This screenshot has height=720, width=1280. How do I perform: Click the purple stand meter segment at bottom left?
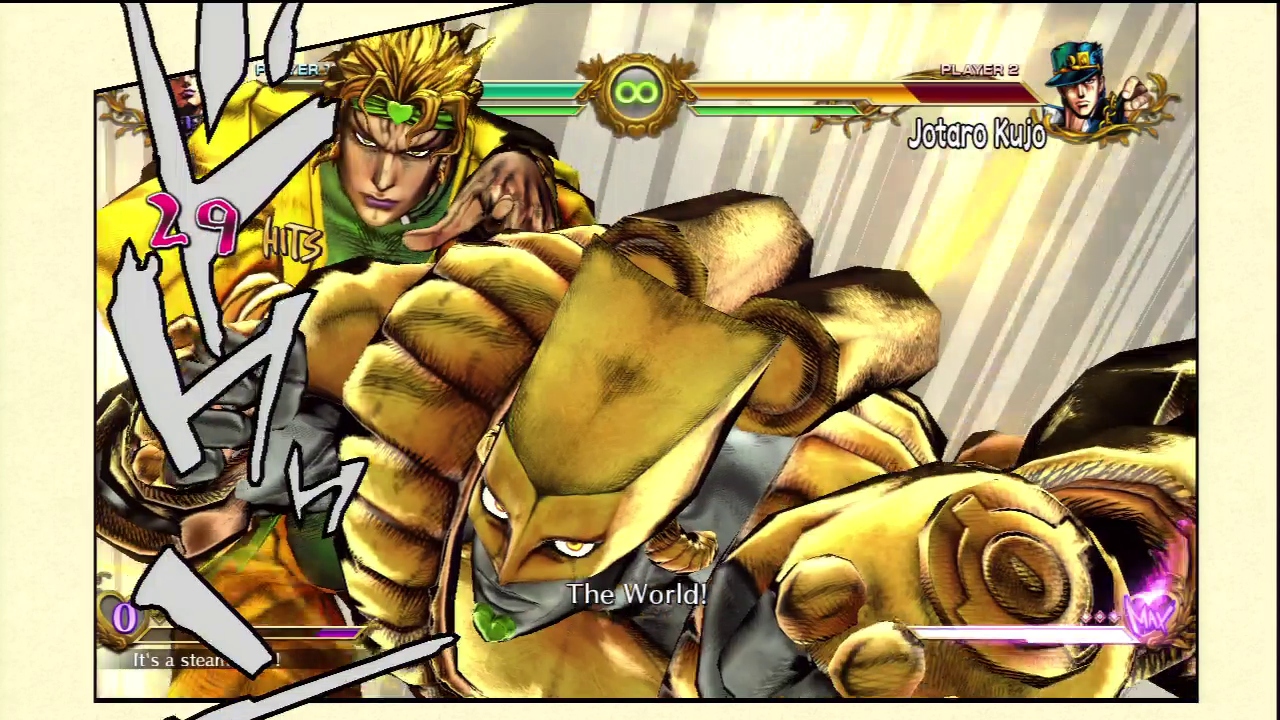coord(340,630)
